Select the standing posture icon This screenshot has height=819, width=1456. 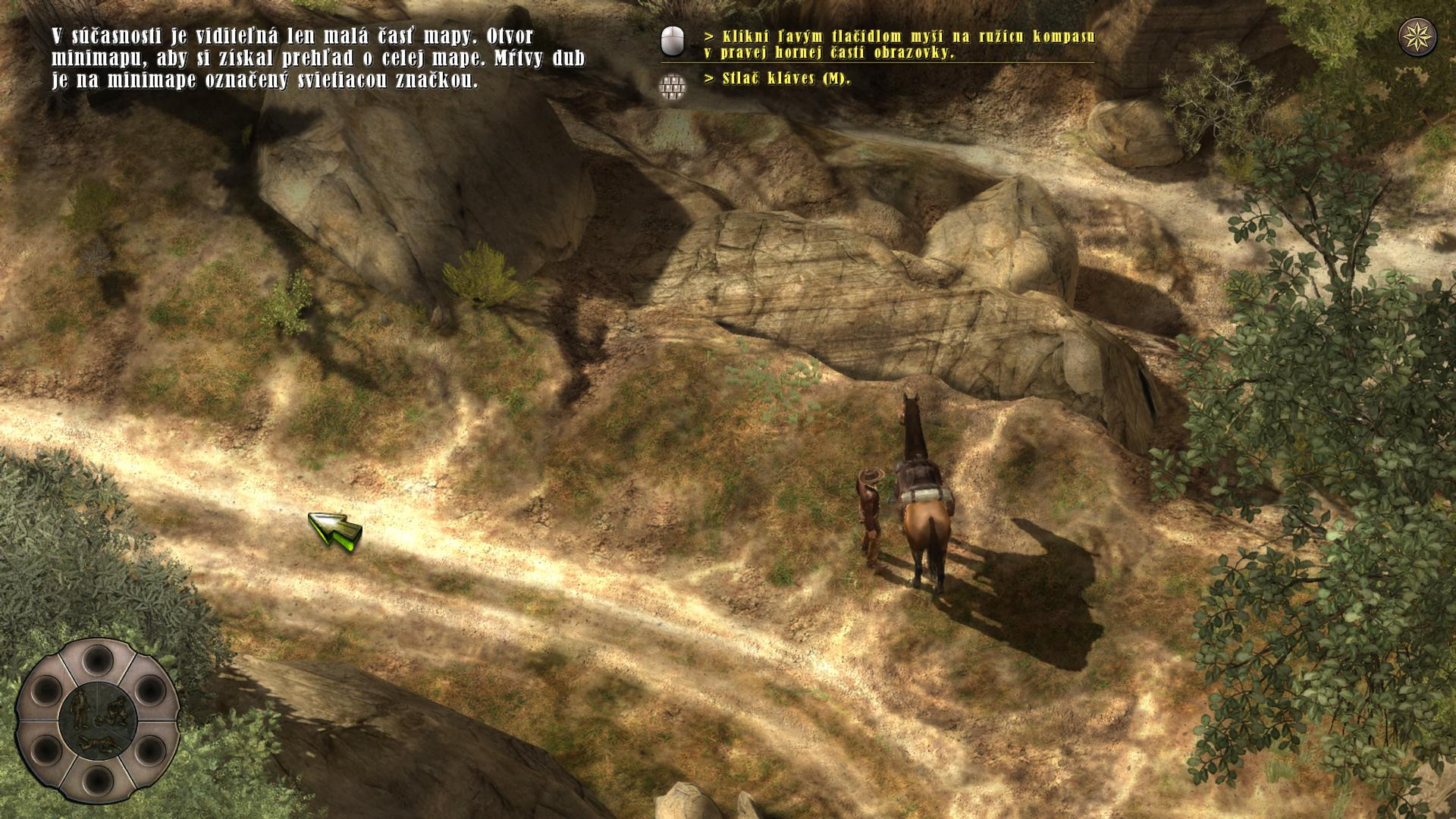tap(79, 707)
